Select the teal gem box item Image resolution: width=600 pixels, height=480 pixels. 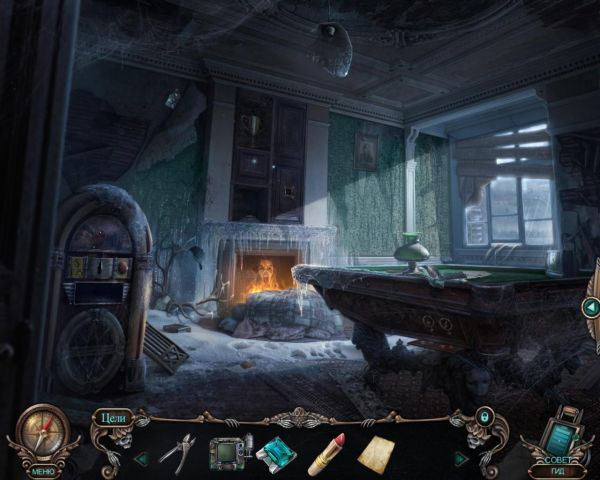click(276, 453)
